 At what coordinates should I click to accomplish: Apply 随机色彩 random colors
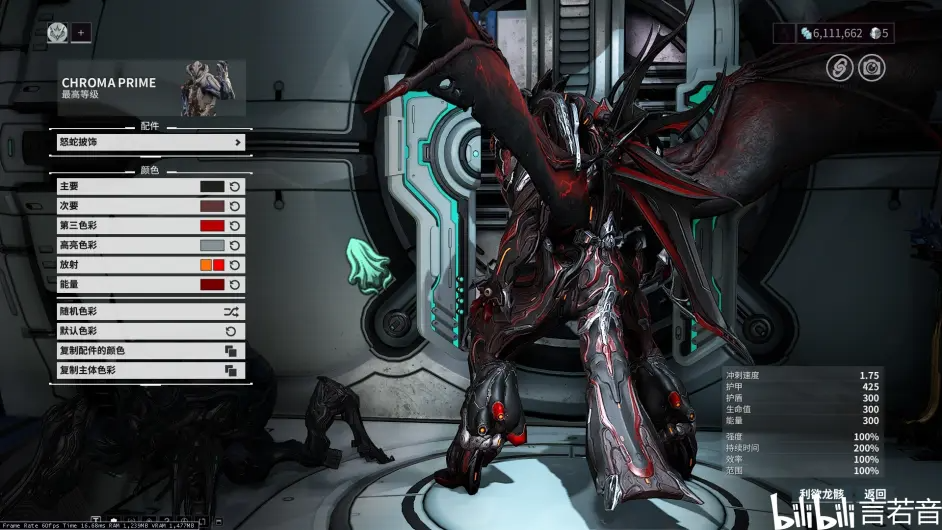150,311
